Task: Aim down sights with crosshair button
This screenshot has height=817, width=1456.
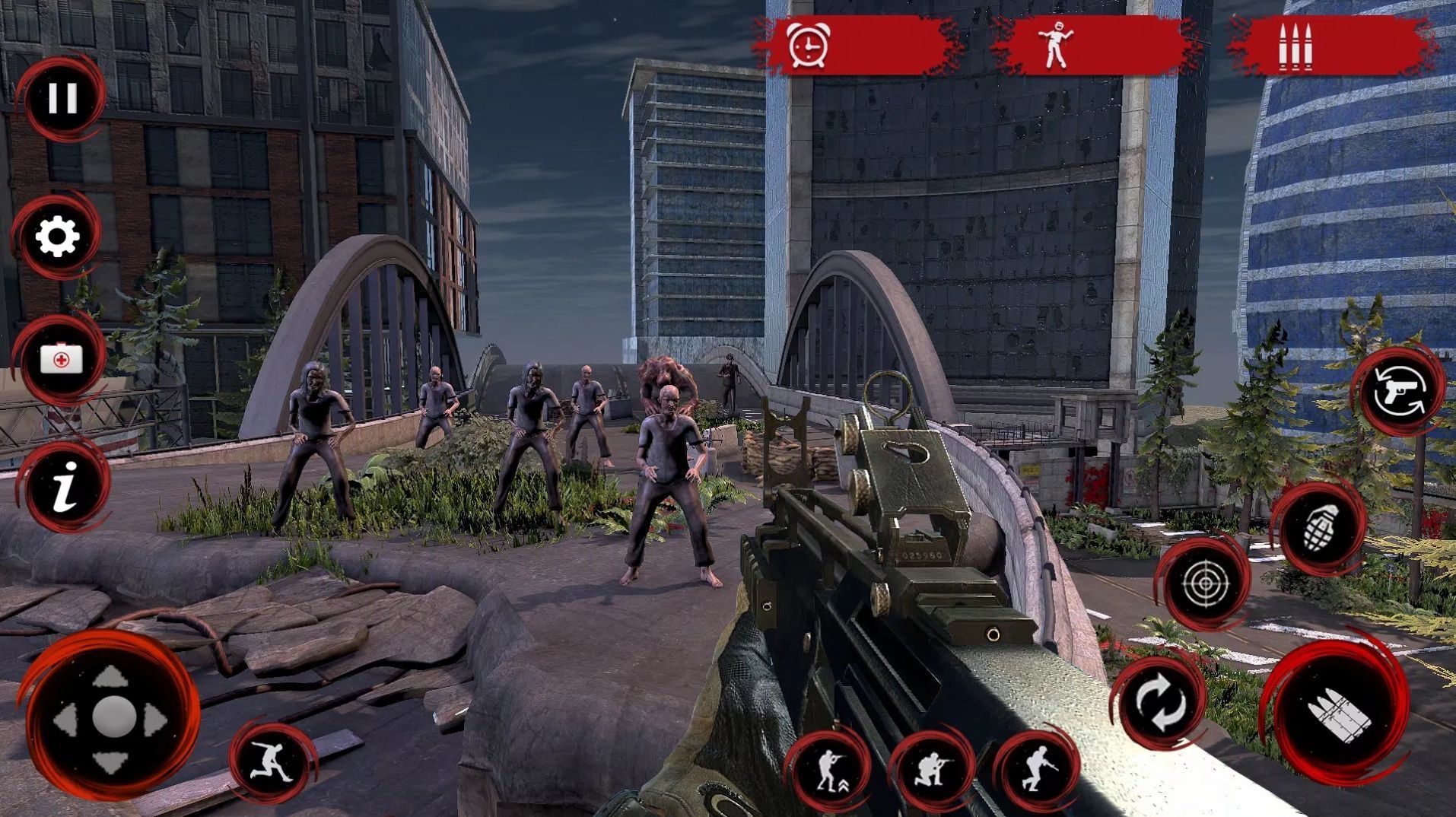Action: [x=1205, y=583]
